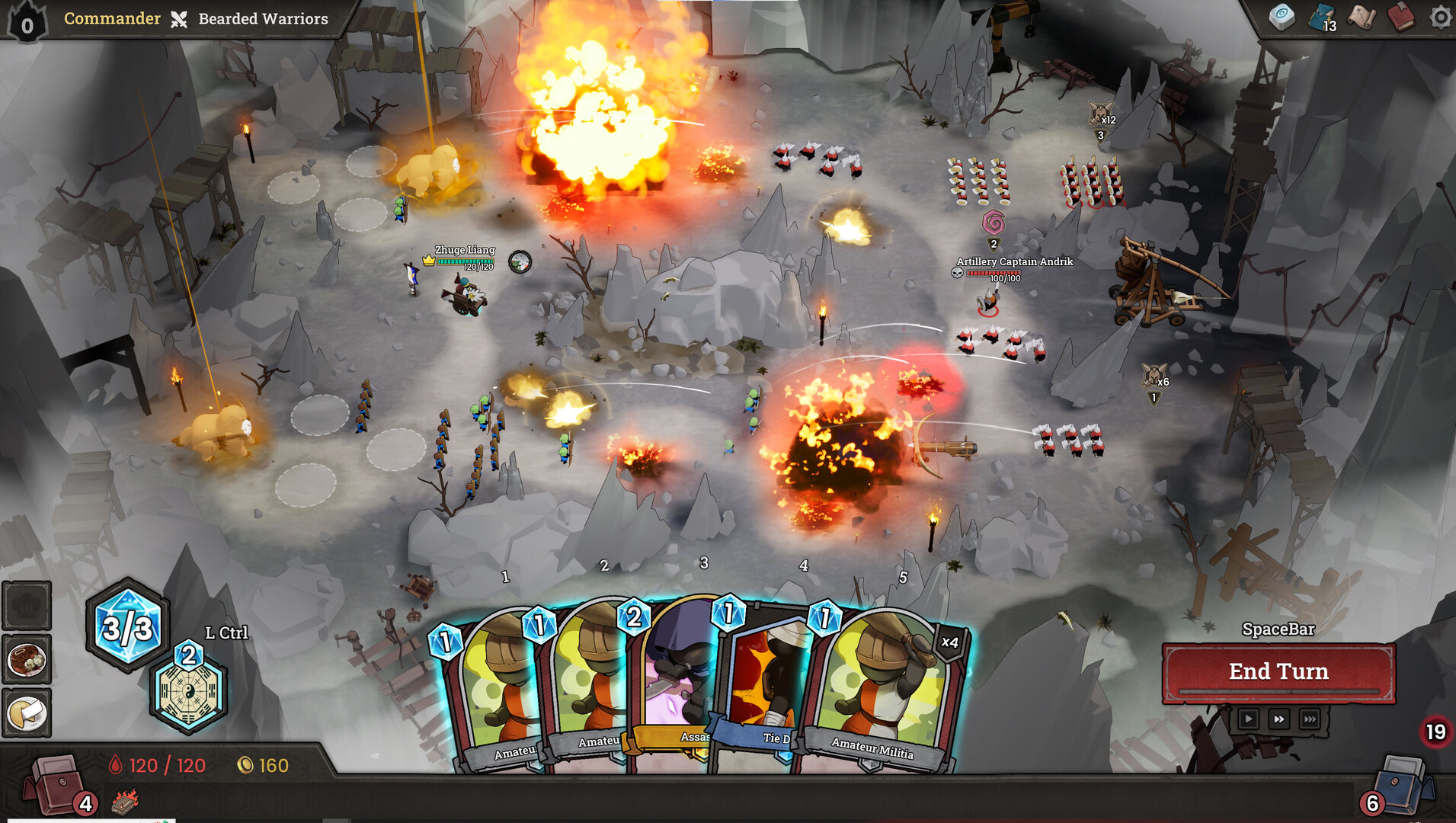Click the Commander label
This screenshot has width=1456, height=823.
(111, 19)
